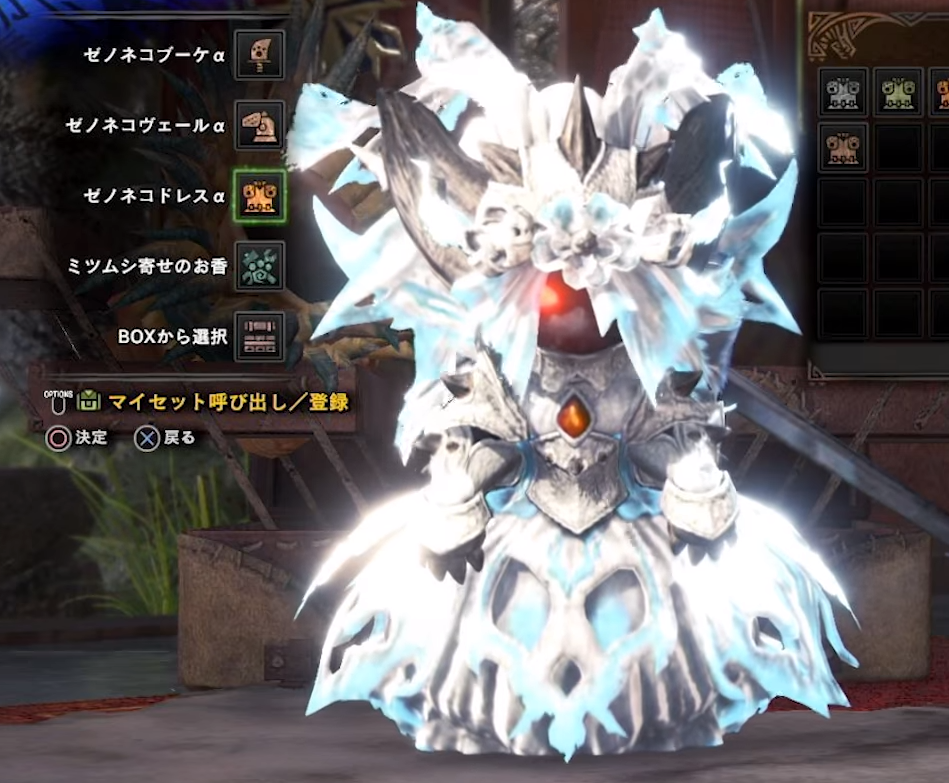Open the BOXから選択 option
This screenshot has width=949, height=783.
(x=260, y=336)
